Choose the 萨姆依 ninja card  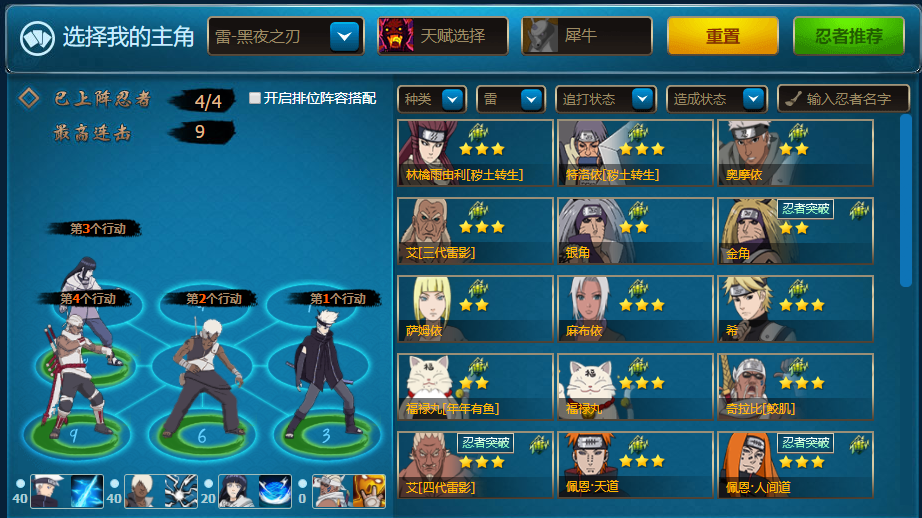[475, 309]
